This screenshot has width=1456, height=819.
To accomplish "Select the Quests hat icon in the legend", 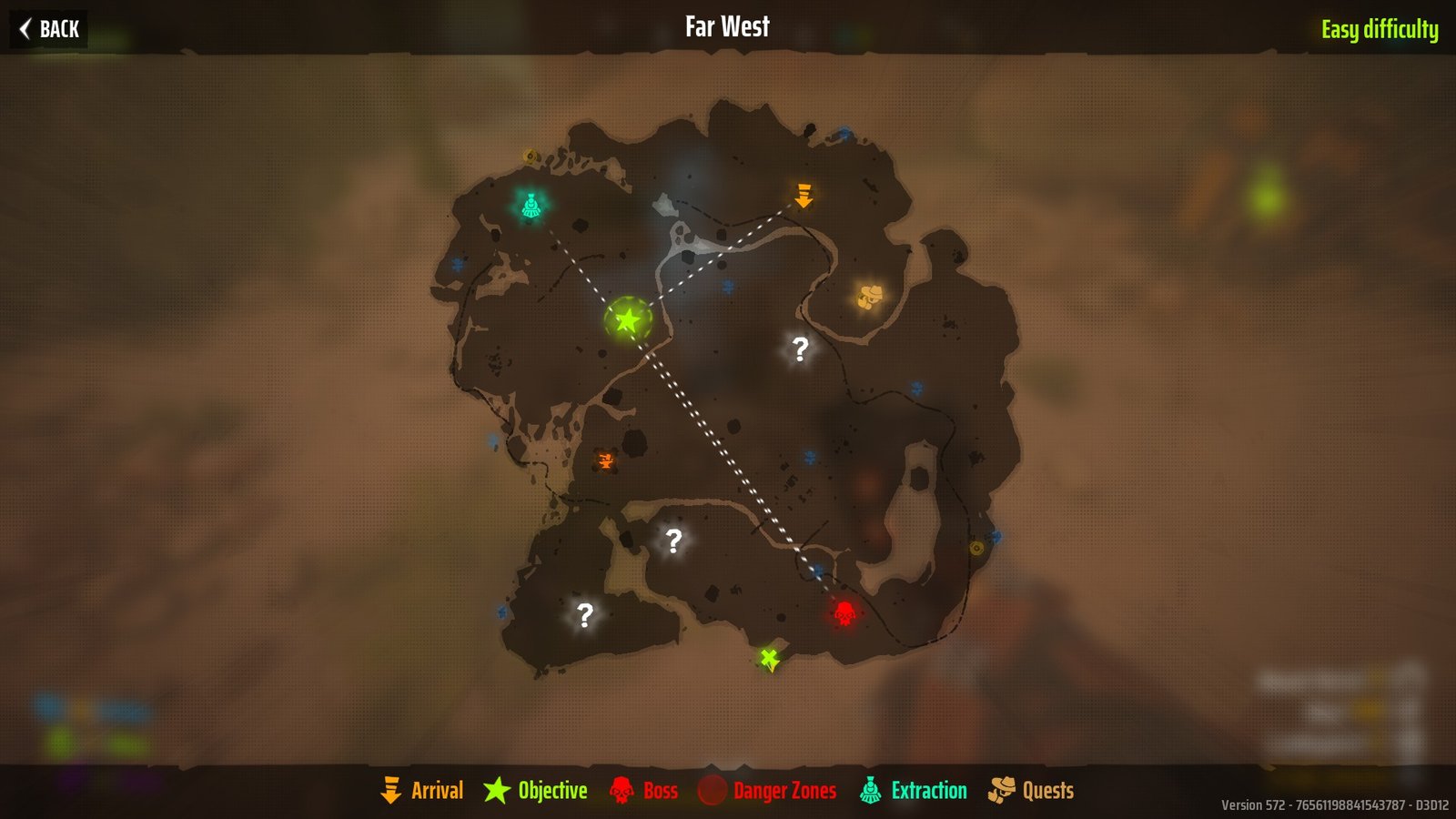I will (x=1003, y=790).
